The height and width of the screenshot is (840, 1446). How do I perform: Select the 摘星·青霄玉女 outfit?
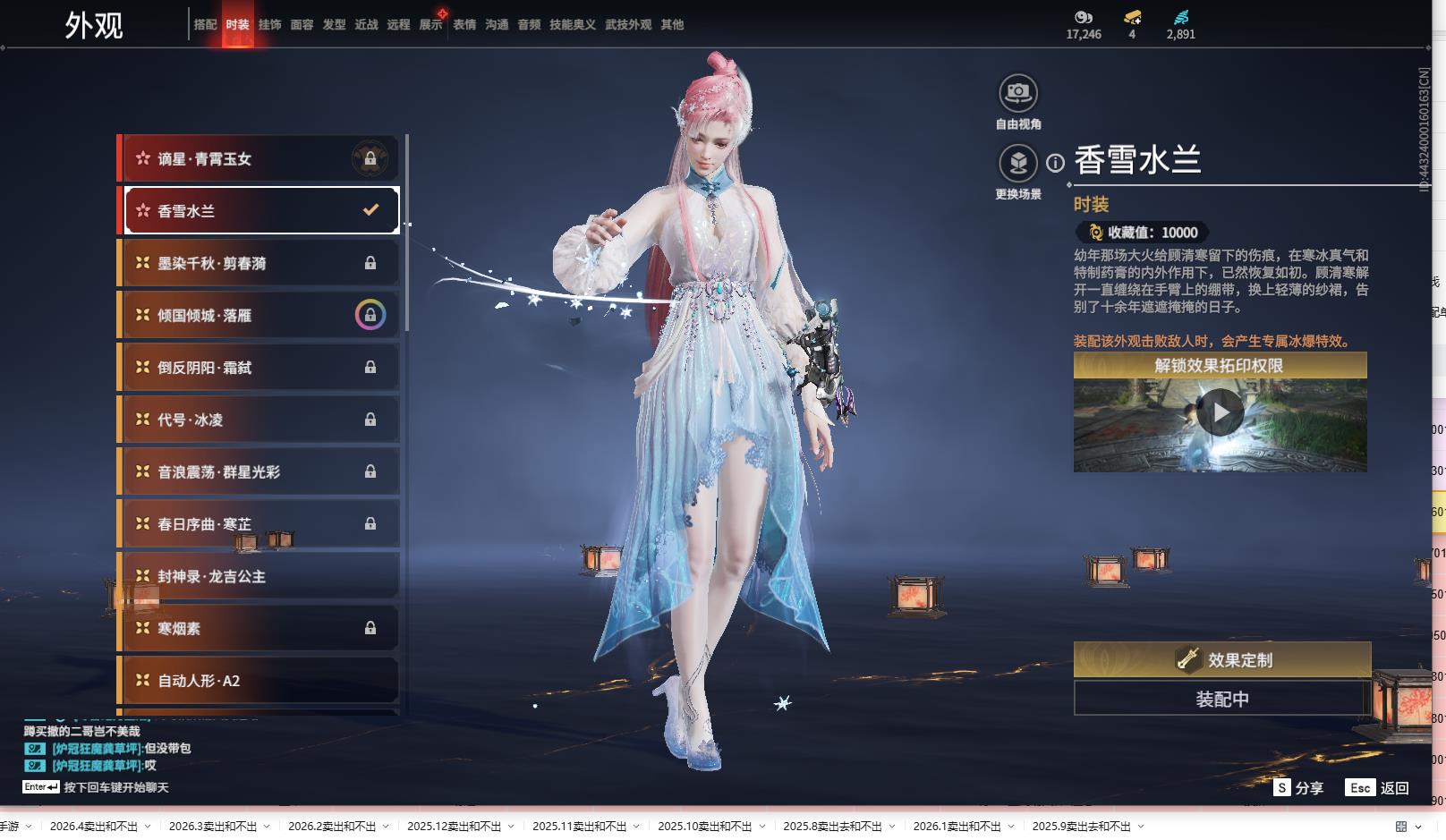(259, 159)
